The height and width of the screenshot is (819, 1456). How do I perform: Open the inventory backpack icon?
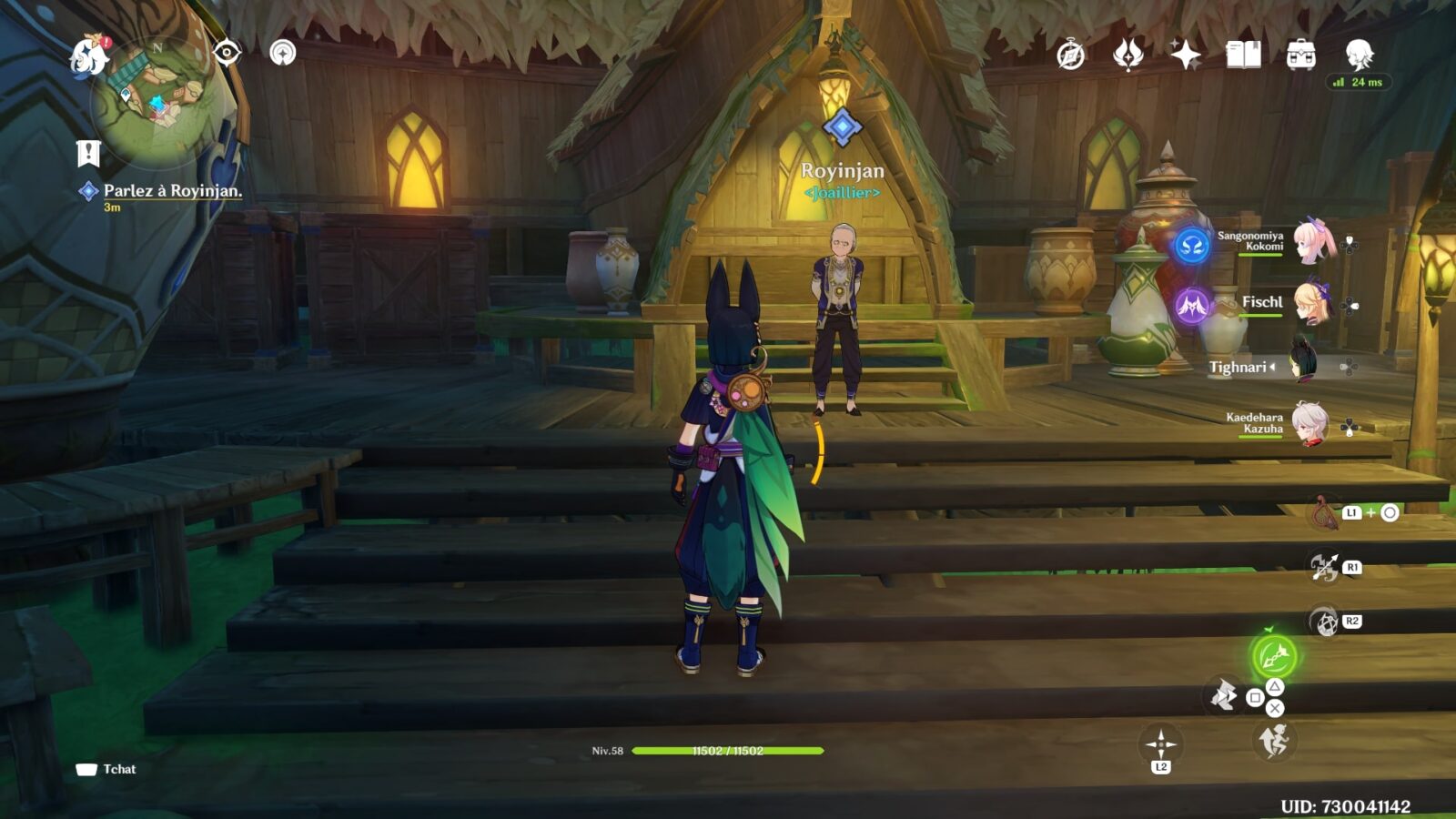[1301, 55]
